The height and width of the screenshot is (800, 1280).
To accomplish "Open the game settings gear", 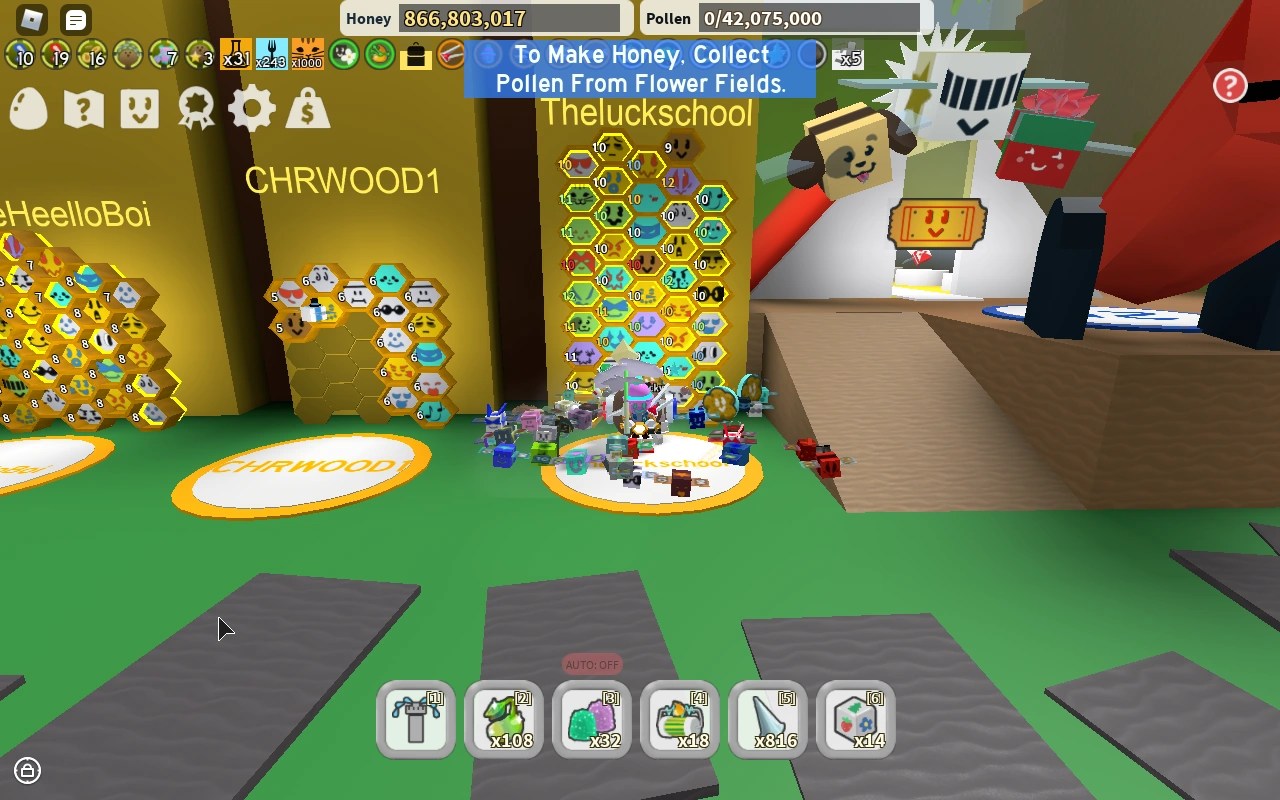I will (253, 109).
